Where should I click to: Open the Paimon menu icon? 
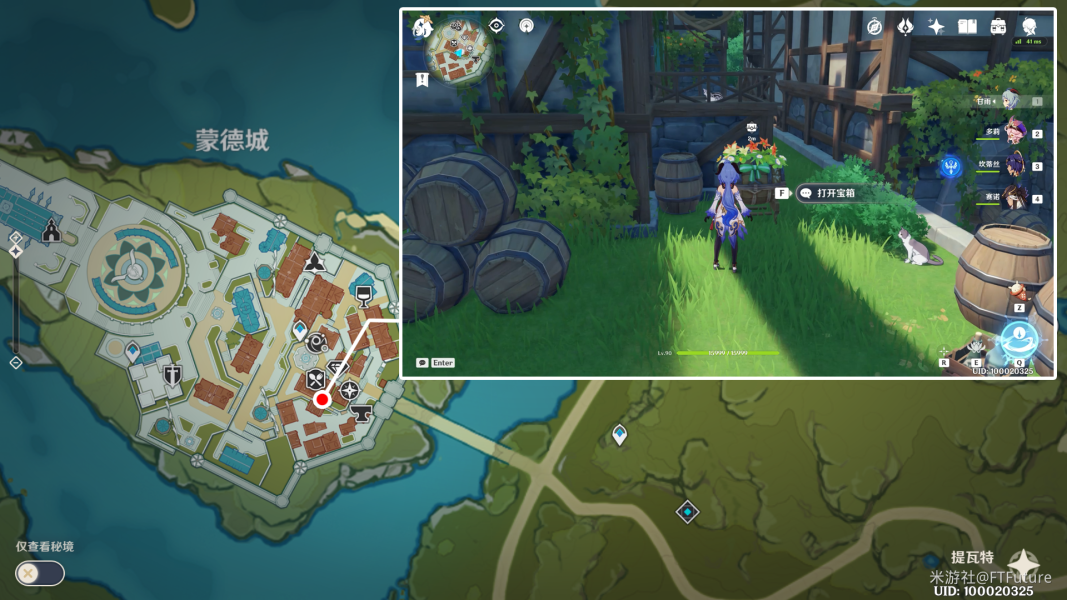coord(422,28)
